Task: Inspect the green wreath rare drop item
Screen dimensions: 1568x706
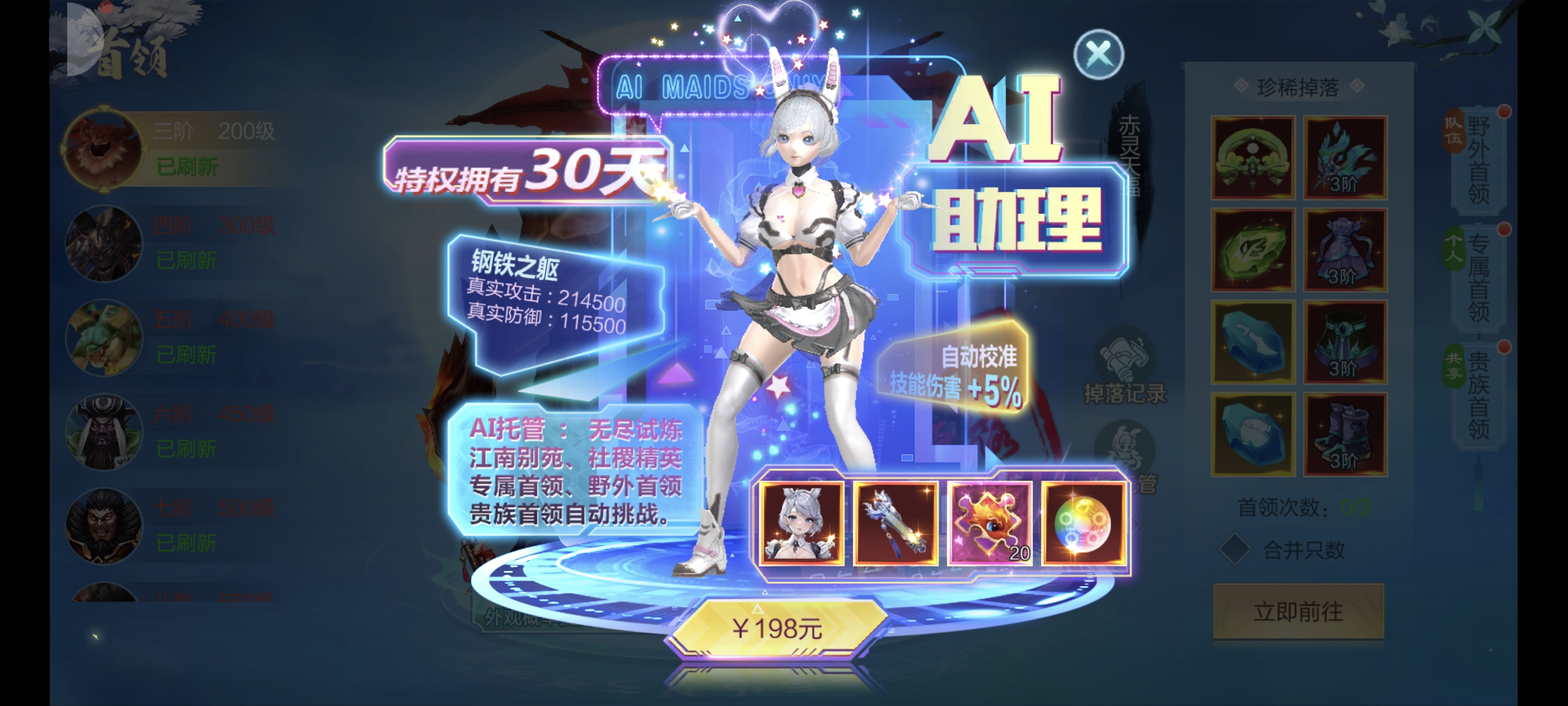Action: pyautogui.click(x=1253, y=157)
